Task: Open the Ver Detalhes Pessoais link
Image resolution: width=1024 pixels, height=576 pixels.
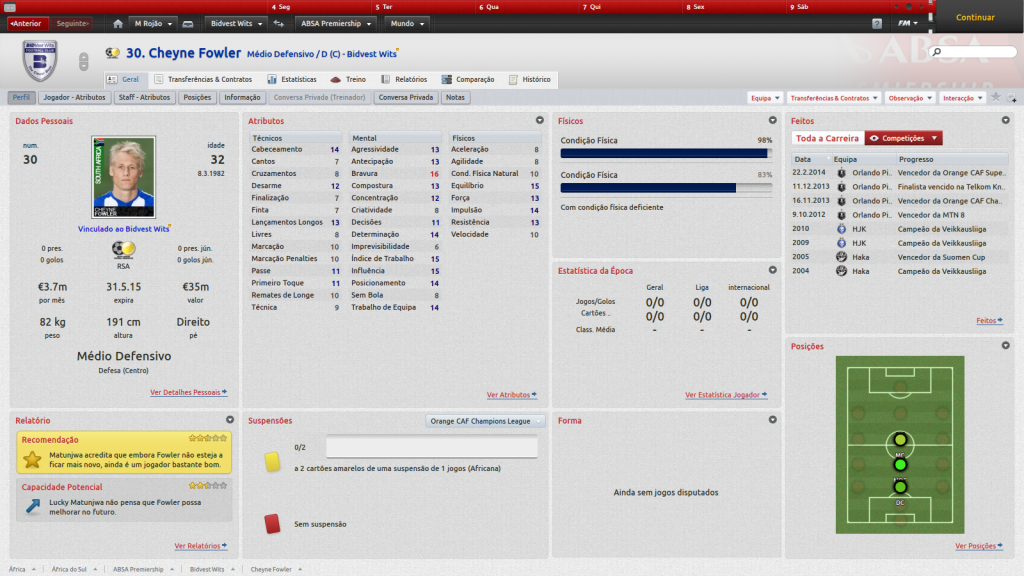Action: [x=188, y=393]
